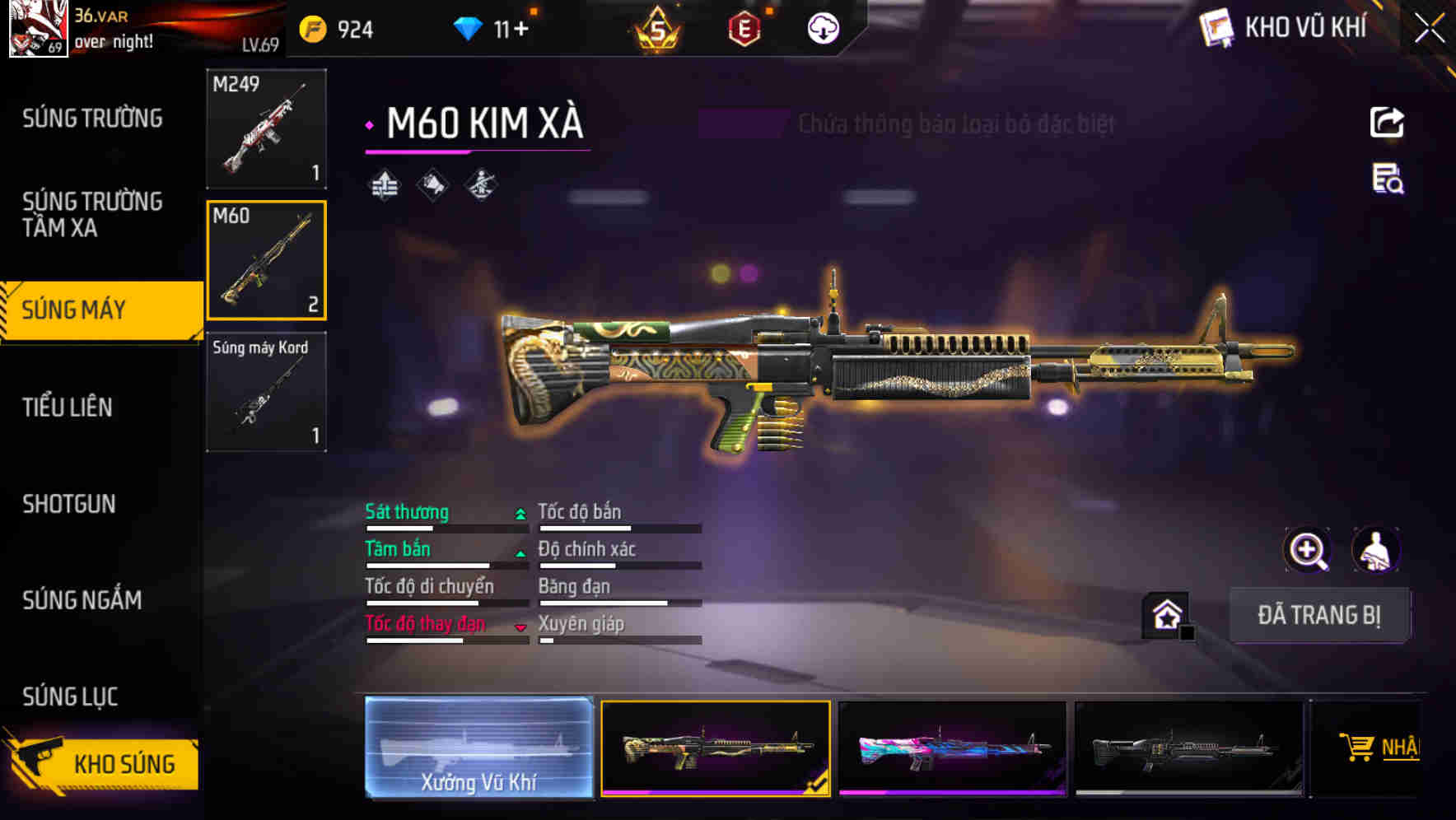Switch to the Shotgun category
The width and height of the screenshot is (1456, 820).
[x=69, y=504]
